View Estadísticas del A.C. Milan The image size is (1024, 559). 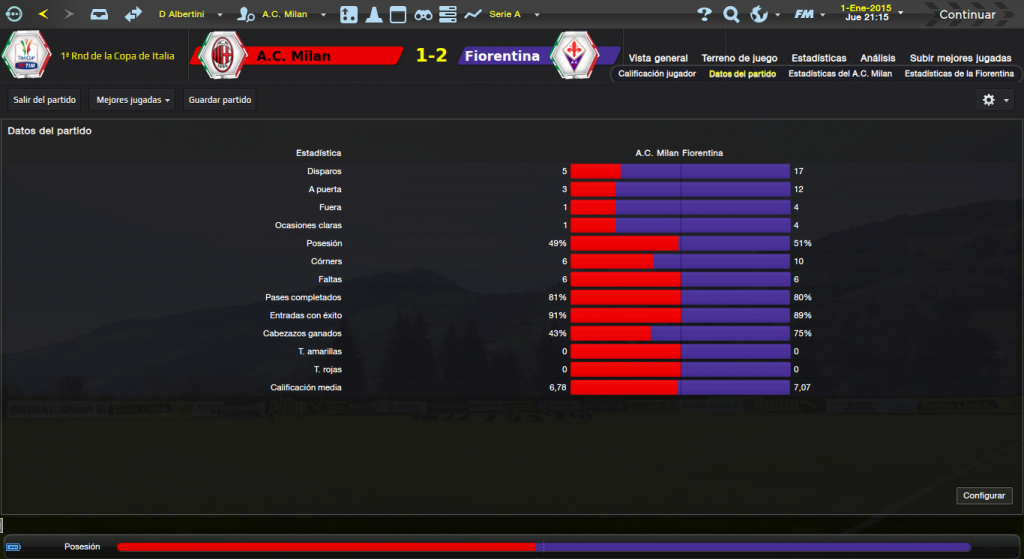840,74
